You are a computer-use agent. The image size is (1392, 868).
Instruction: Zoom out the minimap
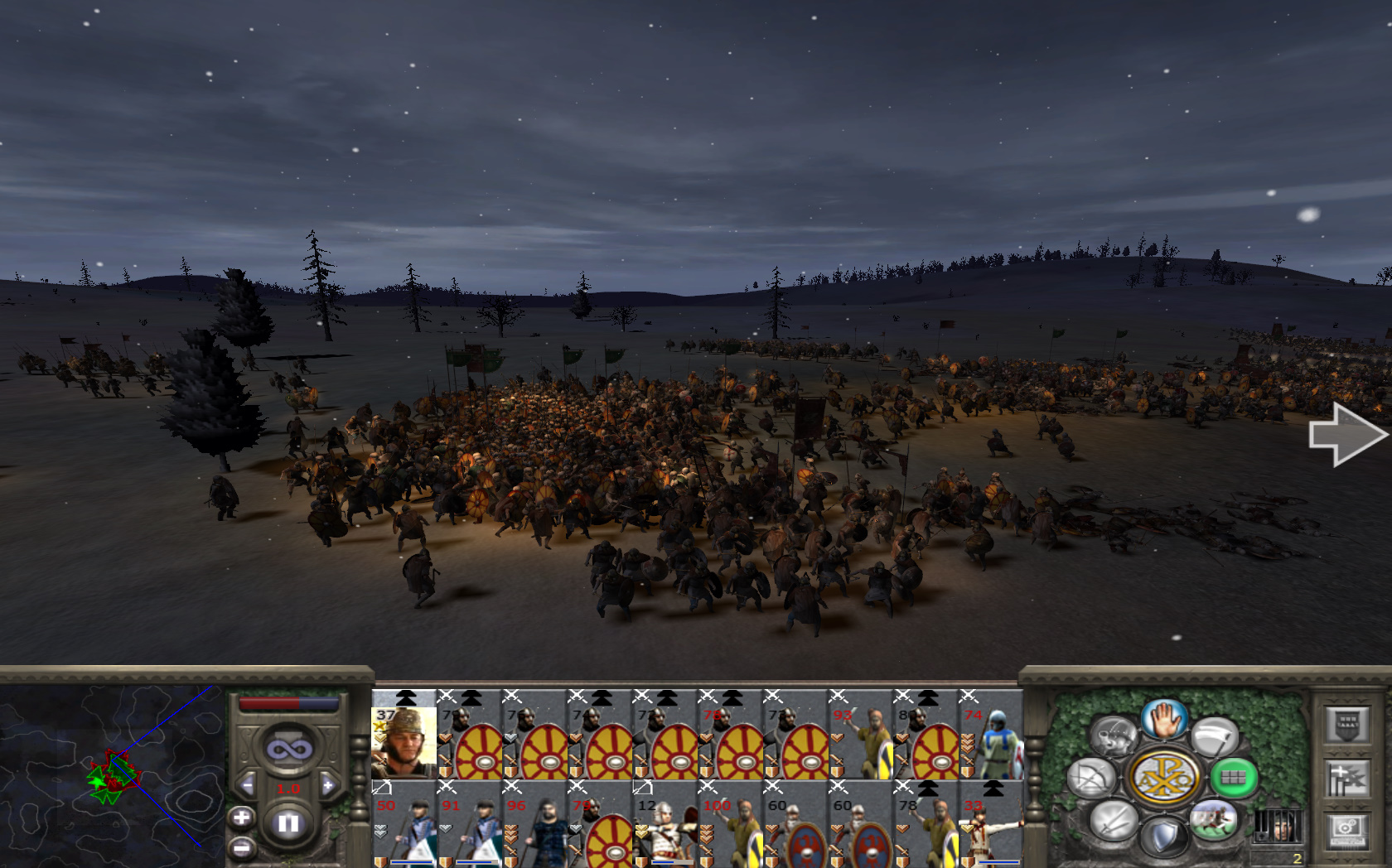point(241,848)
